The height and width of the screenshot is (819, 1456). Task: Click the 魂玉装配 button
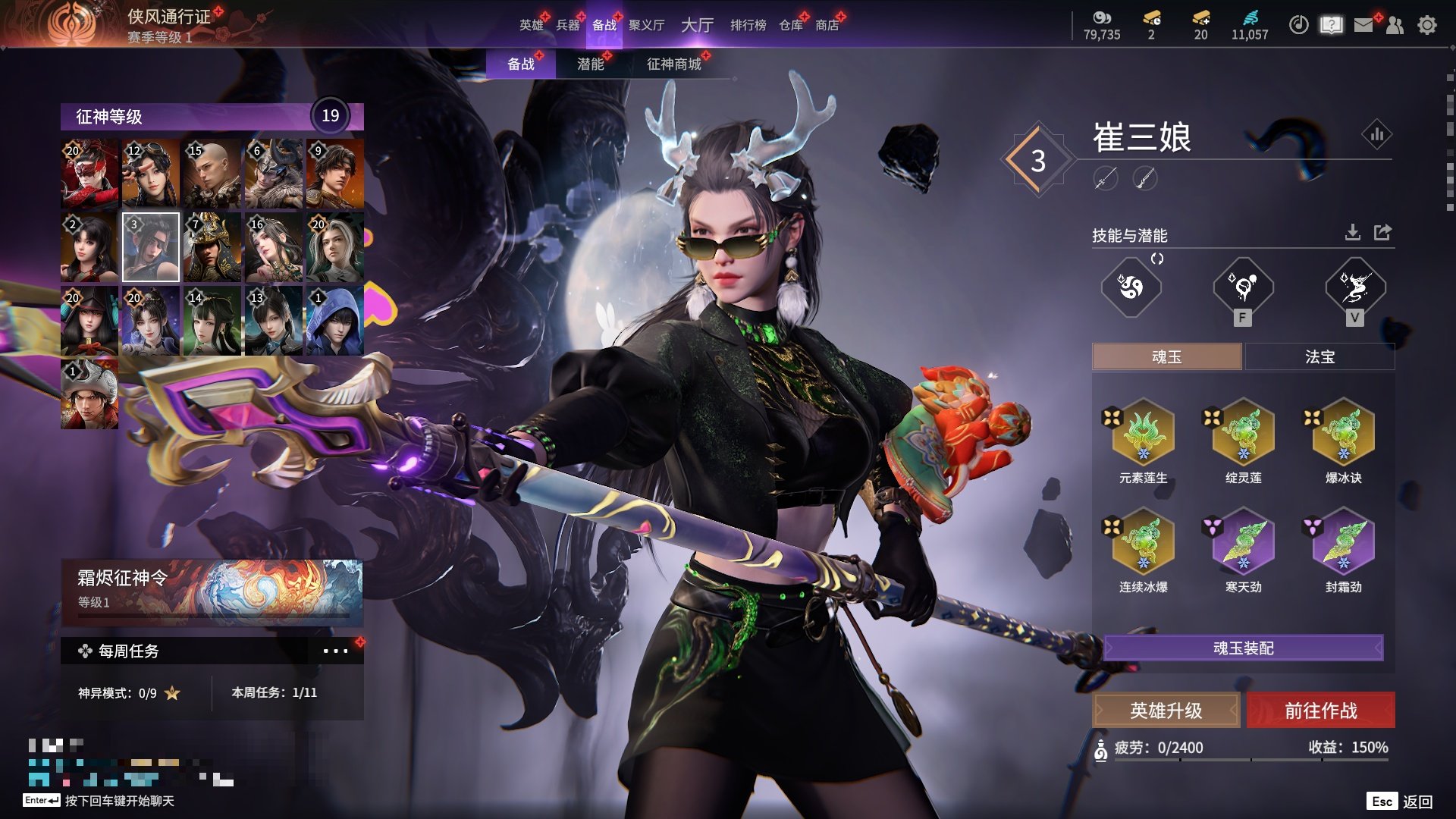pyautogui.click(x=1243, y=648)
